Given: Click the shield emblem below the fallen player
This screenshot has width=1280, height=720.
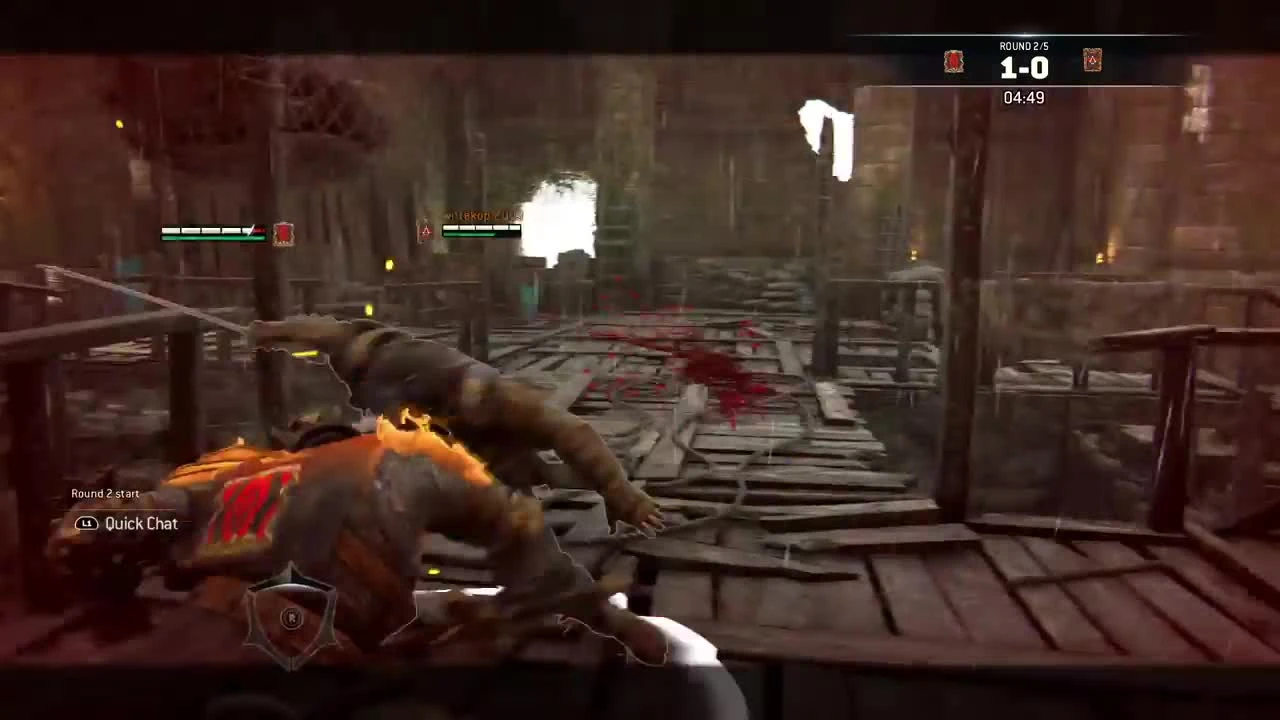Looking at the screenshot, I should click(291, 618).
